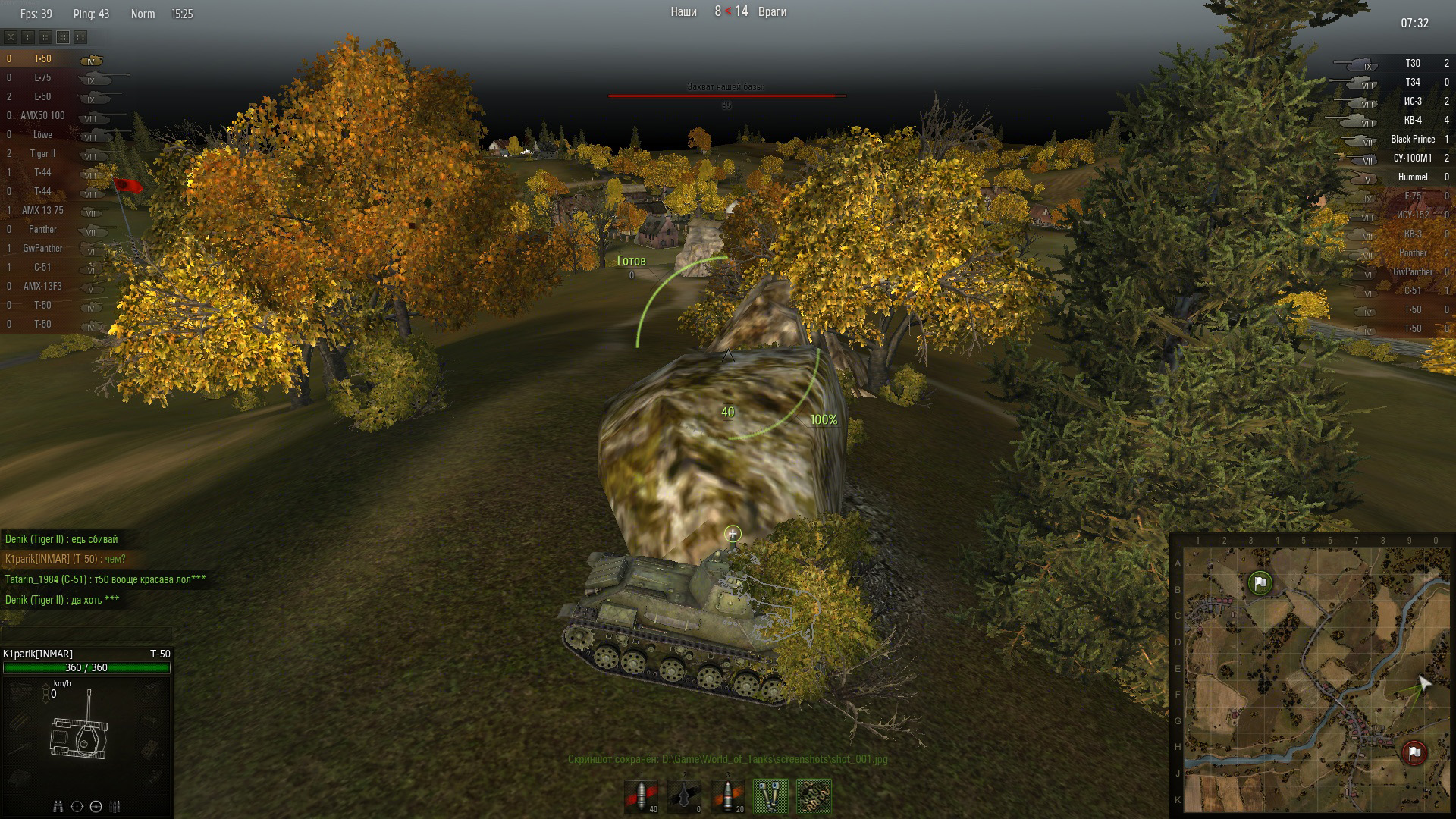This screenshot has height=819, width=1456.
Task: Select E-75 in the allied team list
Action: tap(42, 78)
